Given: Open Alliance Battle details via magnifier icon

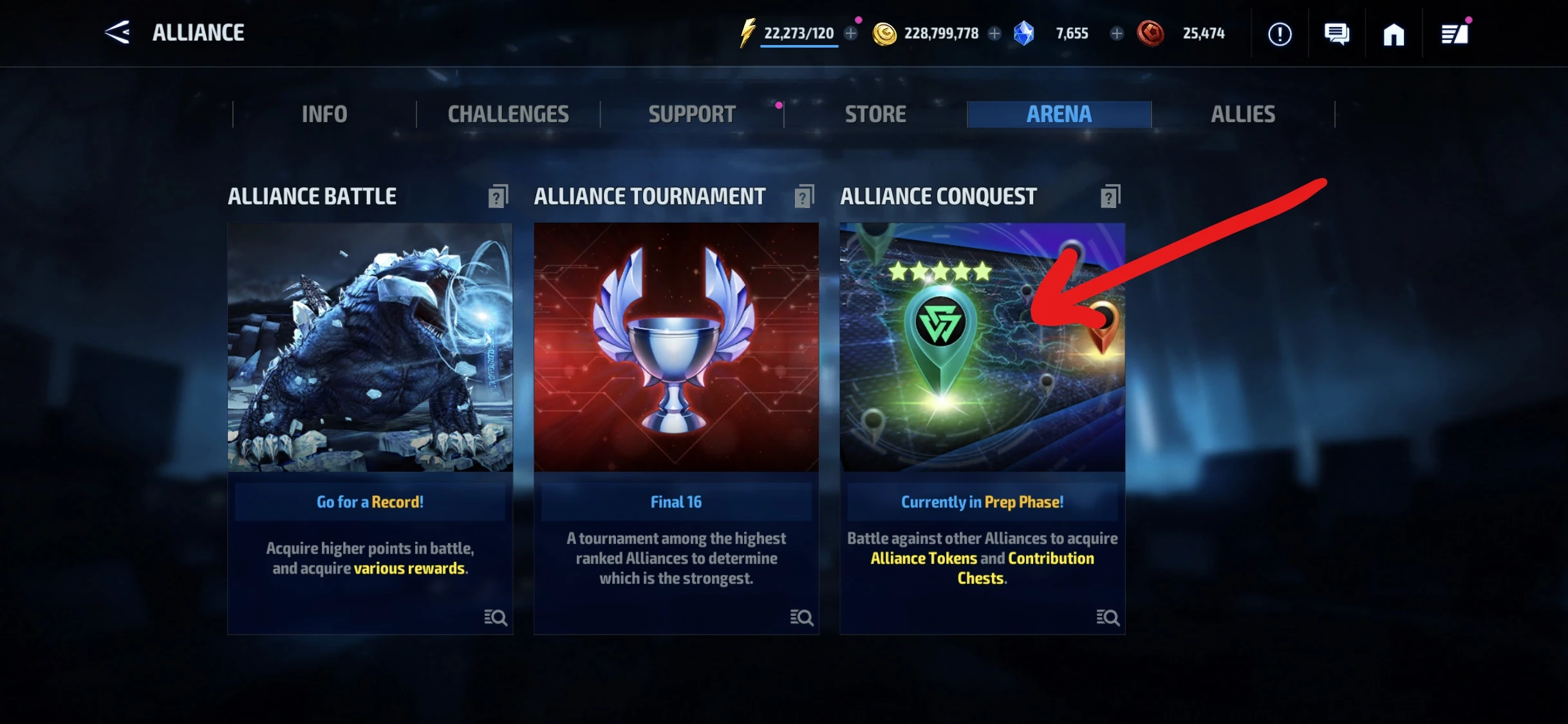Looking at the screenshot, I should tap(496, 618).
